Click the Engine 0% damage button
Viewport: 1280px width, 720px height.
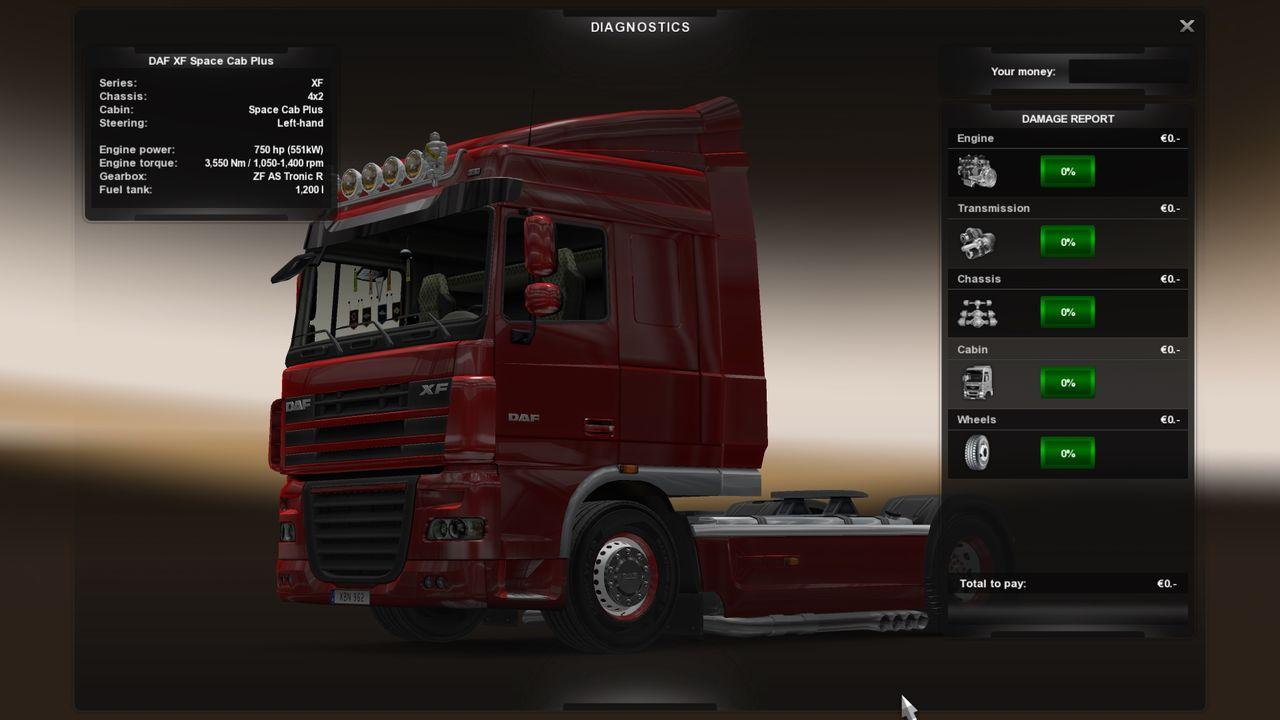click(1067, 172)
